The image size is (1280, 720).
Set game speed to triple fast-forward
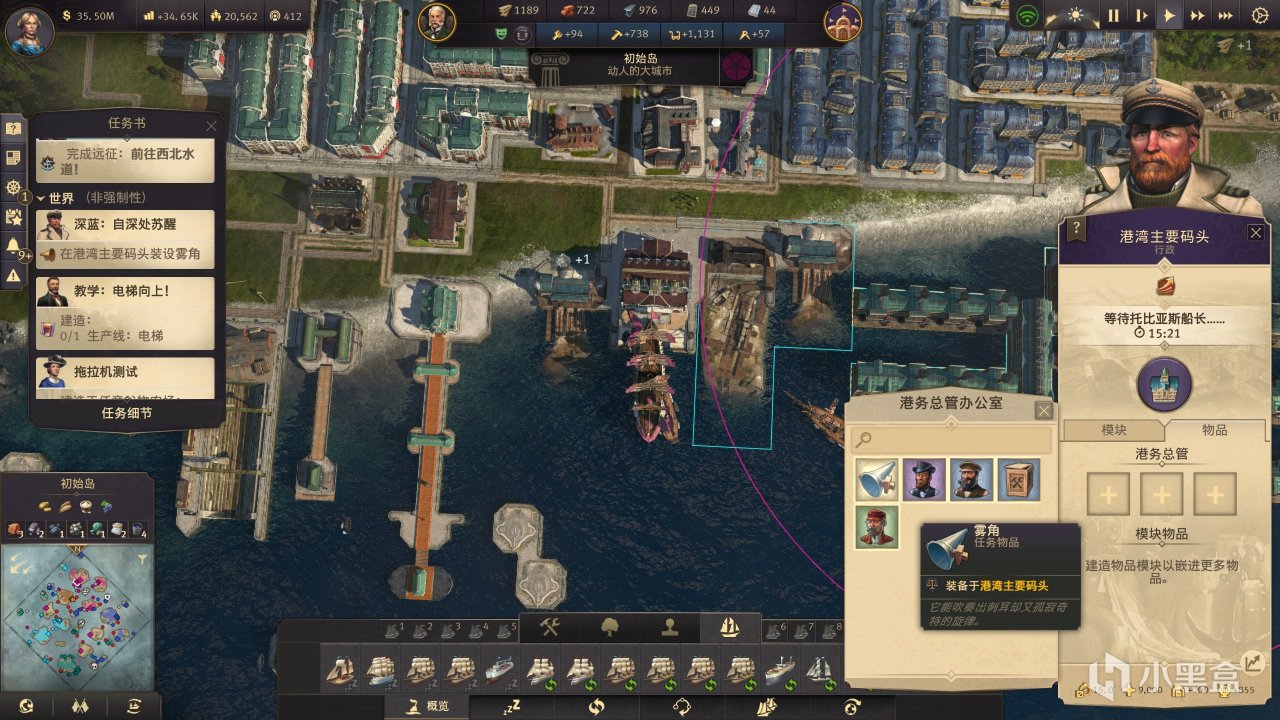click(x=1225, y=15)
